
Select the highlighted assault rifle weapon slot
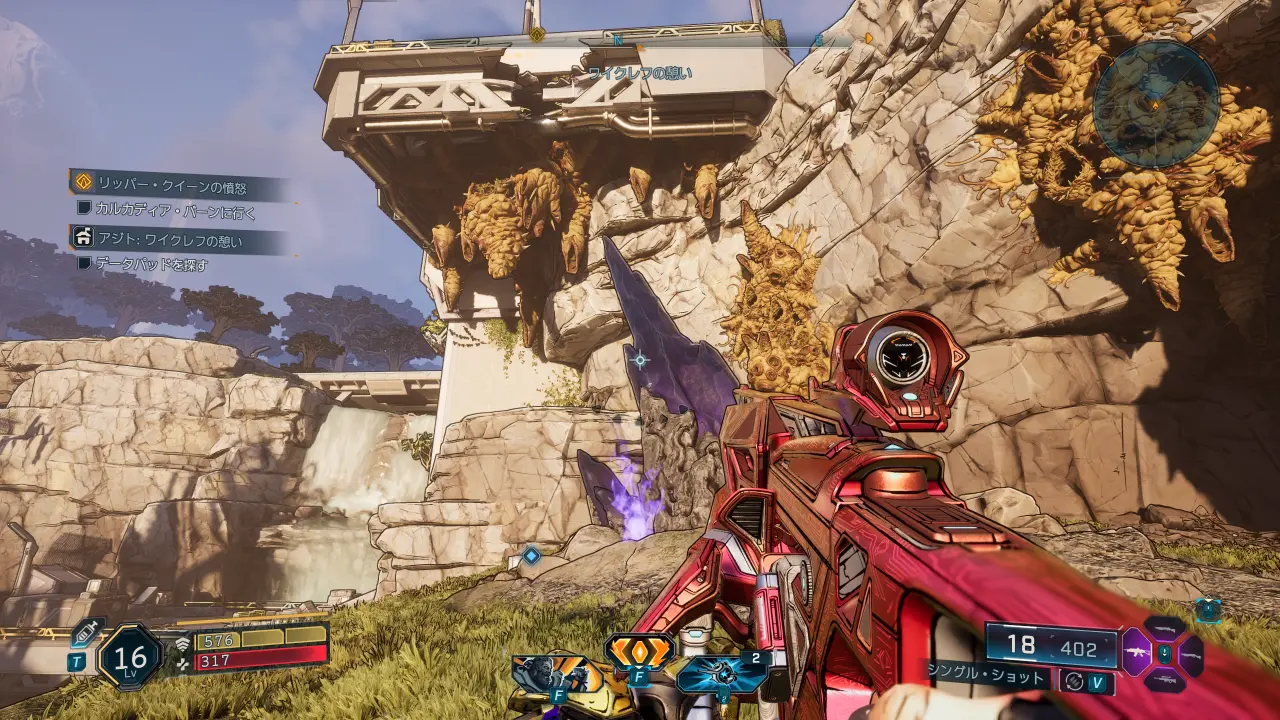coord(1137,653)
